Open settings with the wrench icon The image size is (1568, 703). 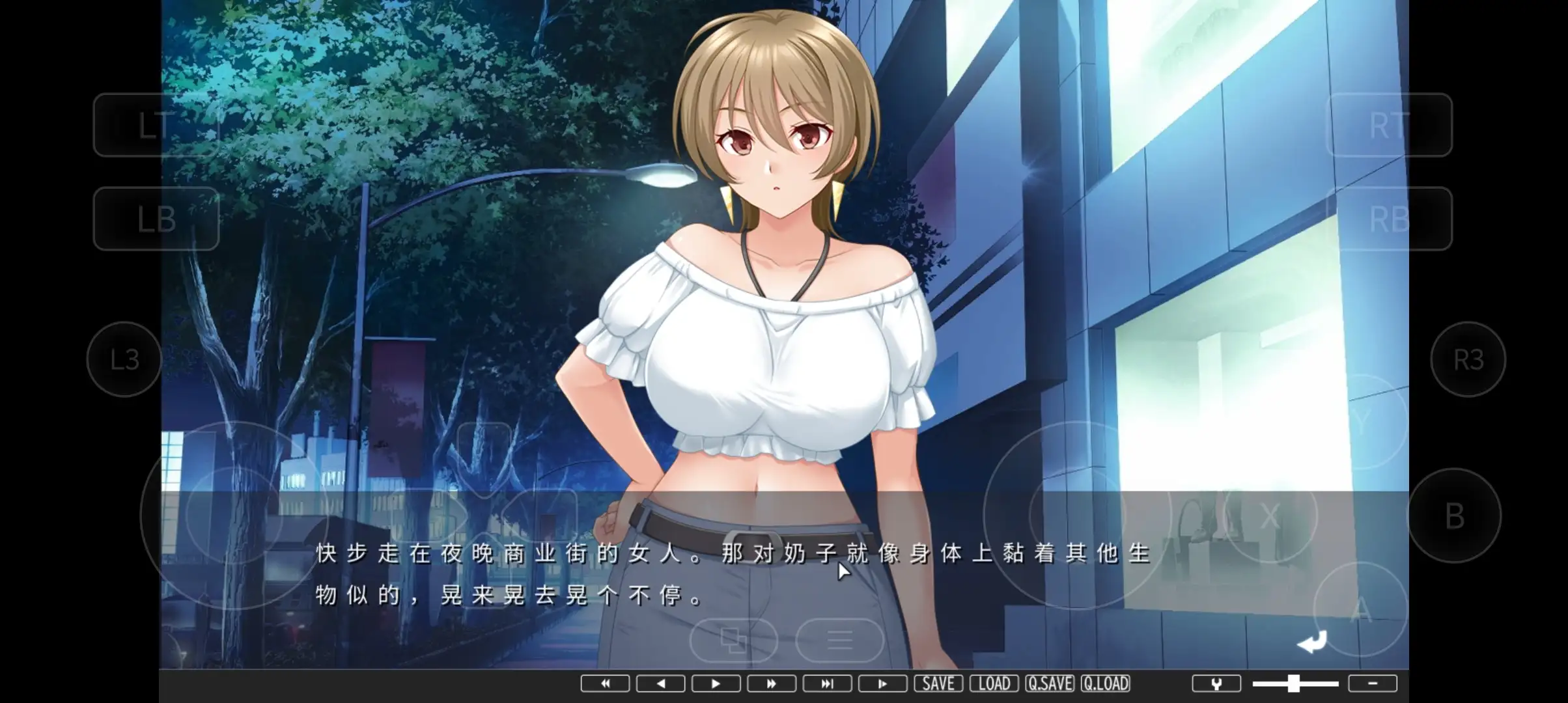pyautogui.click(x=1216, y=683)
